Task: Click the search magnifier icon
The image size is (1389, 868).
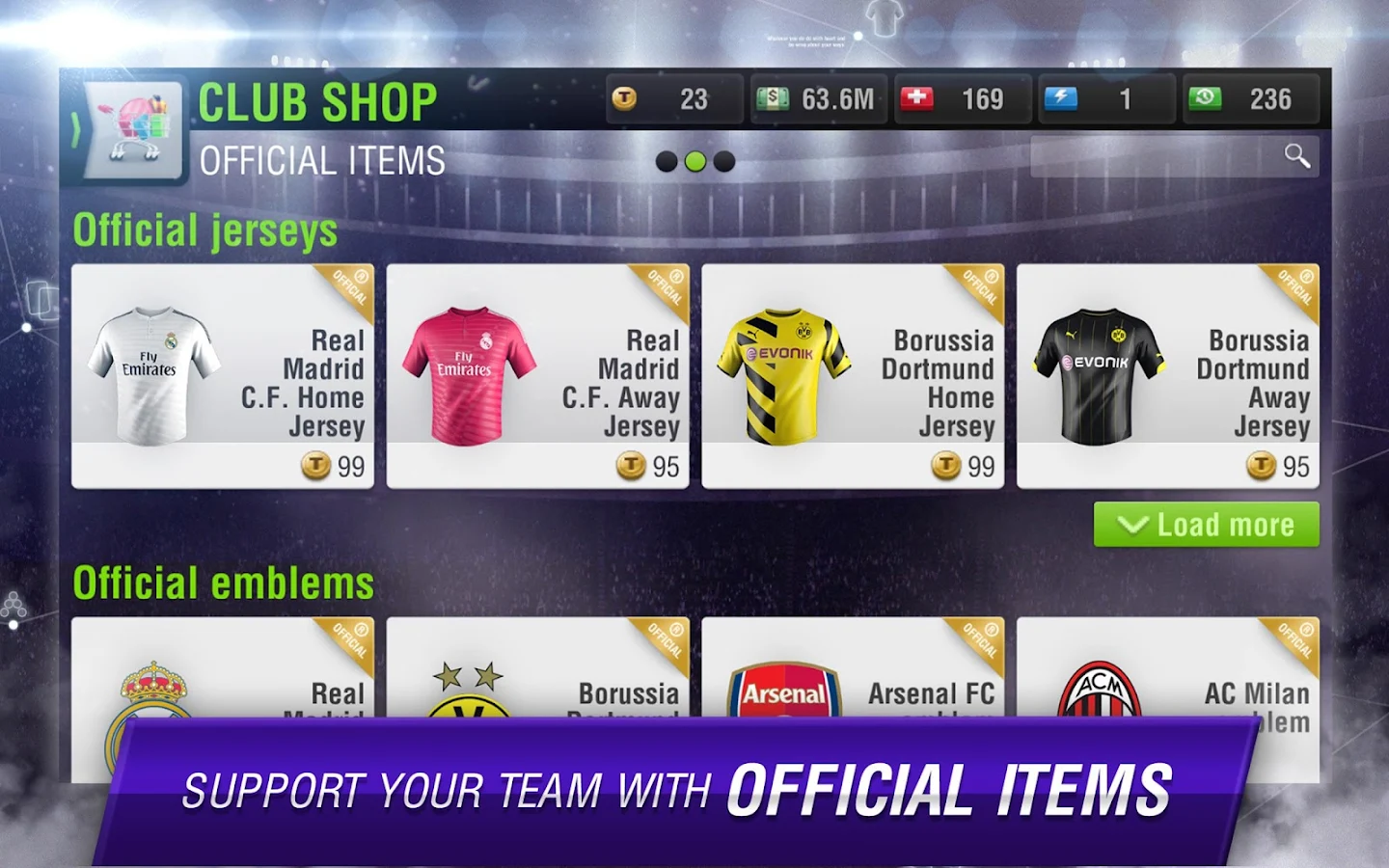Action: coord(1297,156)
